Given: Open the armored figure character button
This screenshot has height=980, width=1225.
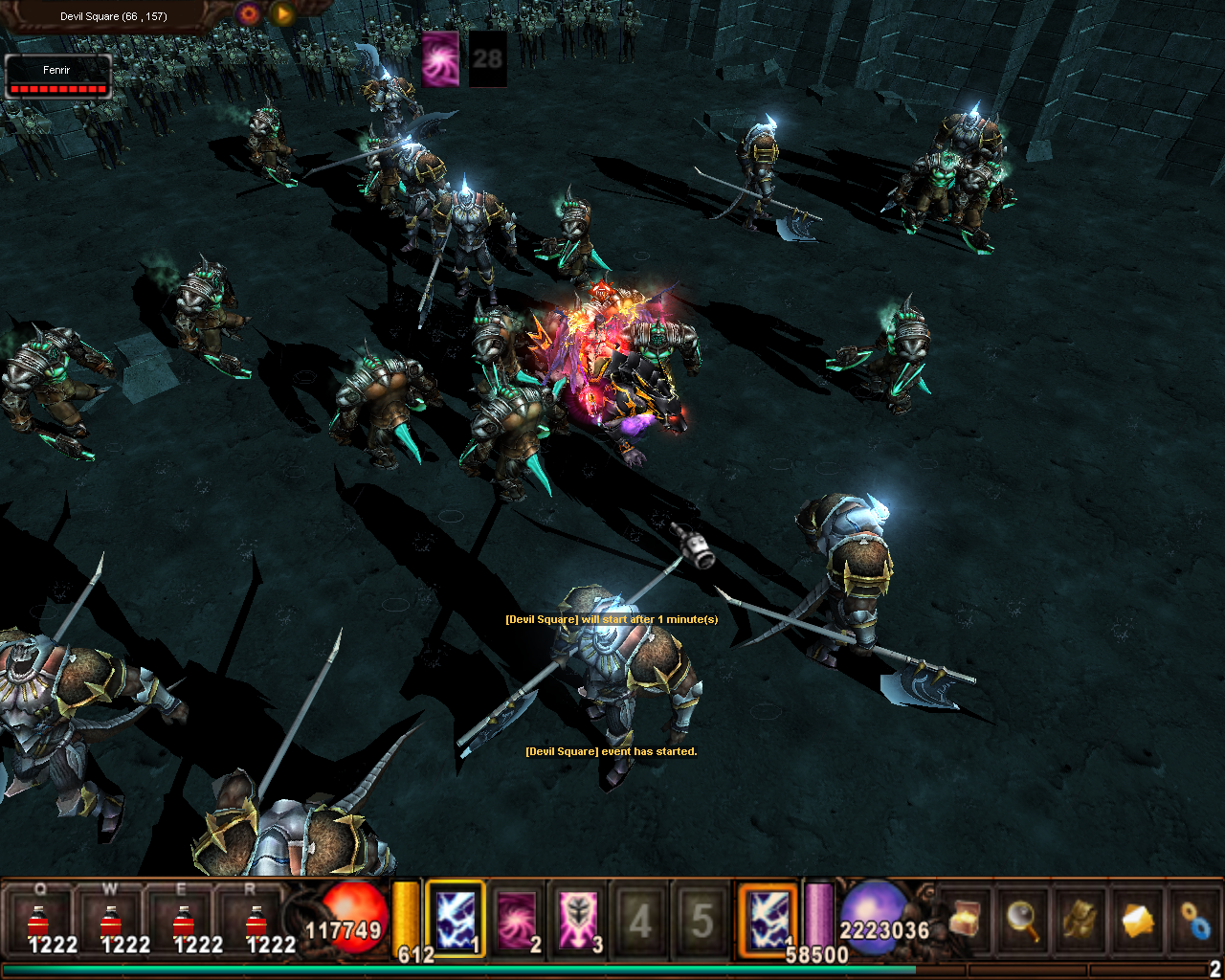Looking at the screenshot, I should coord(1080,920).
